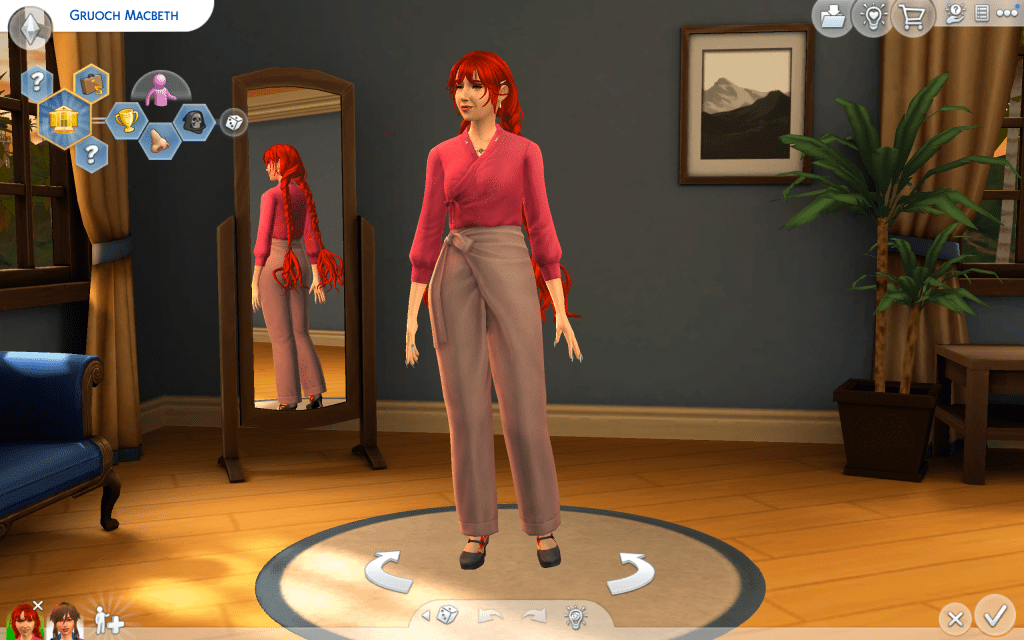
Task: Pick the grim reaper skull trait hexagon
Action: pos(193,121)
